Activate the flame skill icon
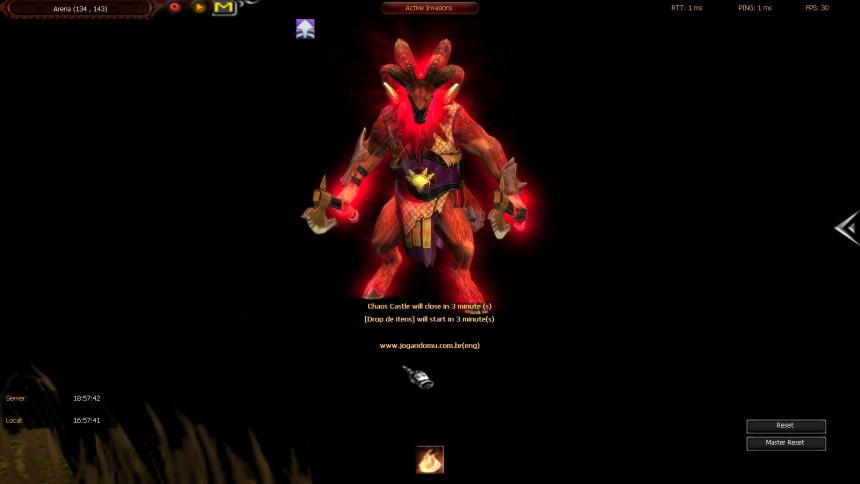 430,460
